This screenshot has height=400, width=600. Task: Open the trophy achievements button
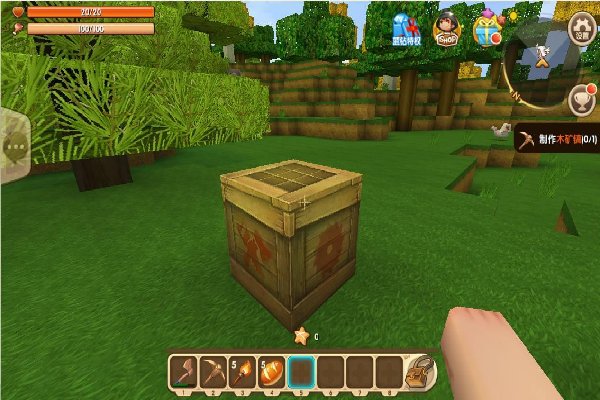(x=581, y=100)
